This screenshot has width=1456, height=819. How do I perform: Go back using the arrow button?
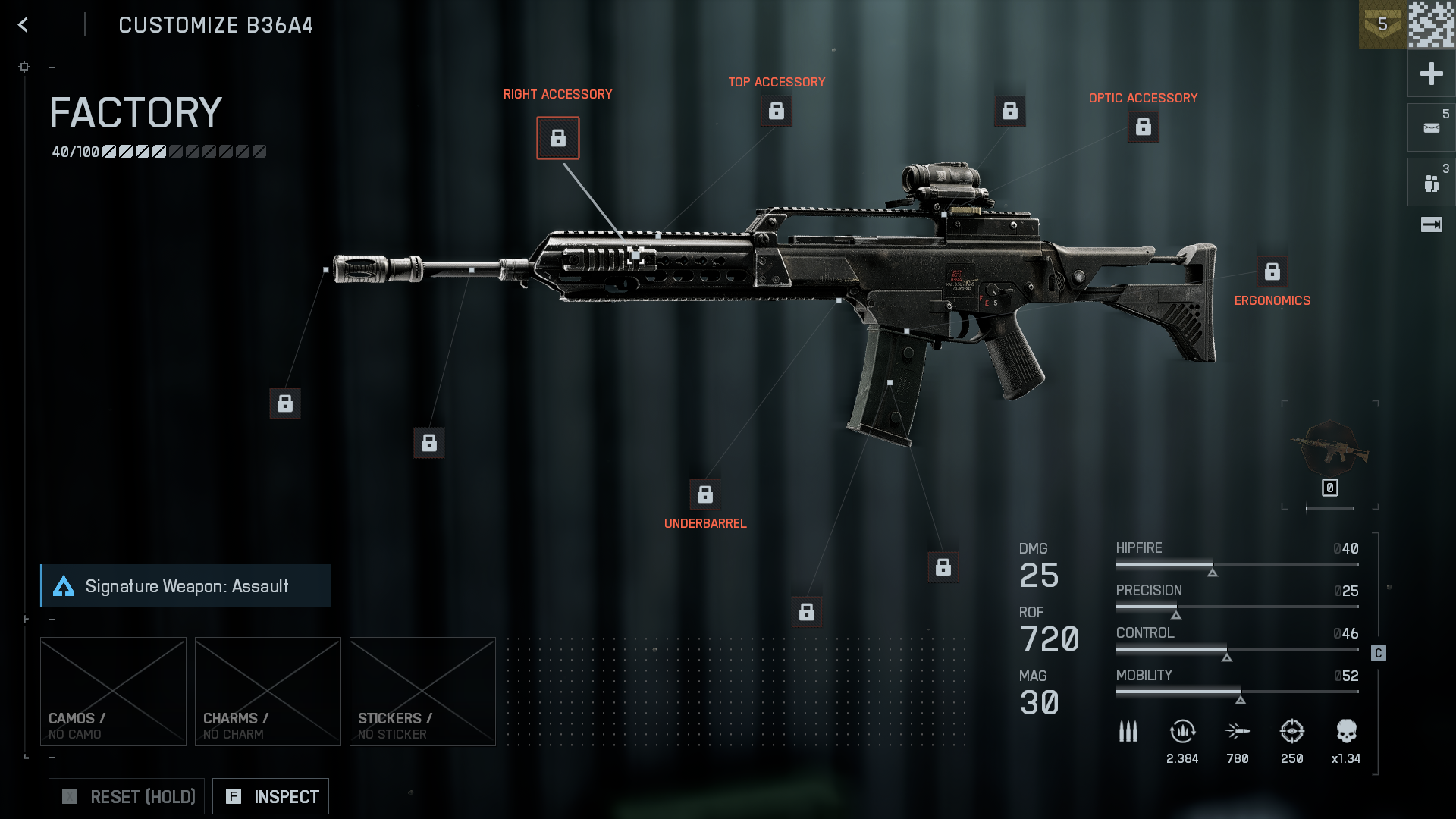pyautogui.click(x=24, y=25)
